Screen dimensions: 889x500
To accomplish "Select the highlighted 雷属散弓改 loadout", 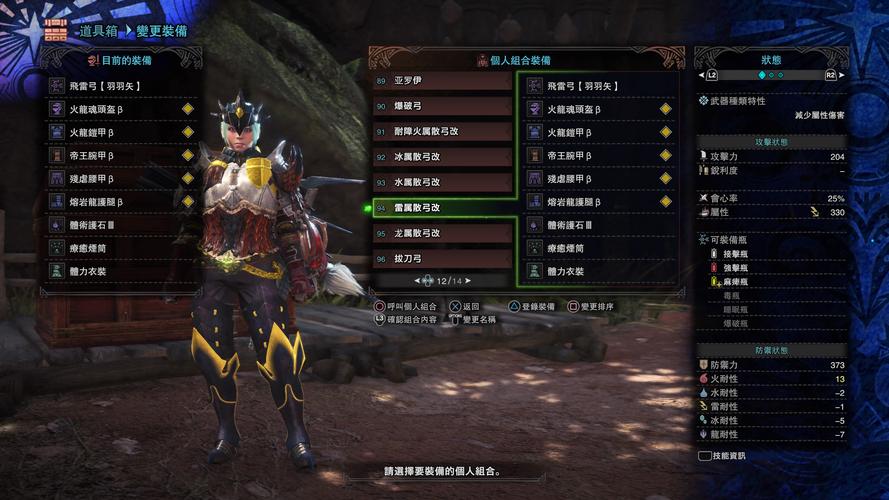I will [x=441, y=207].
